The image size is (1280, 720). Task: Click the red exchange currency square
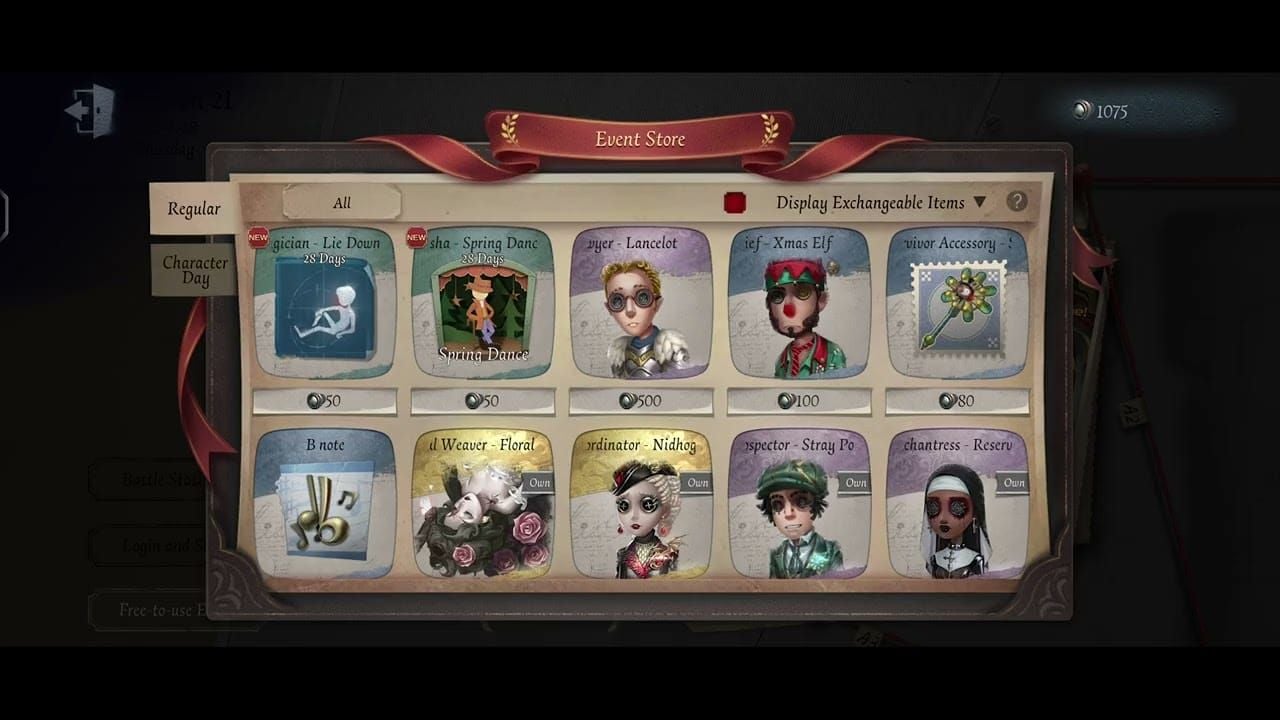coord(735,202)
